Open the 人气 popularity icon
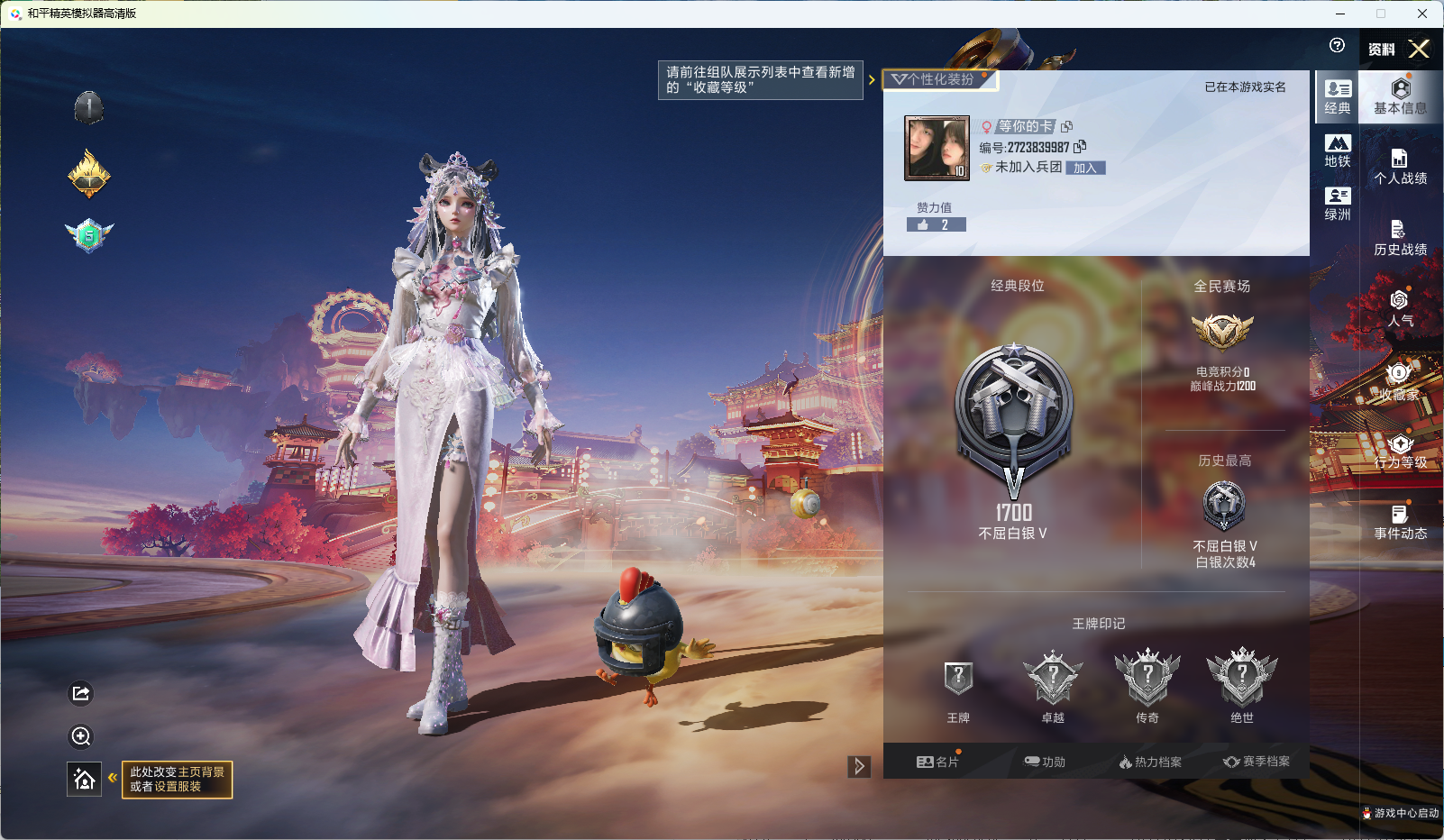Viewport: 1444px width, 840px height. point(1398,310)
